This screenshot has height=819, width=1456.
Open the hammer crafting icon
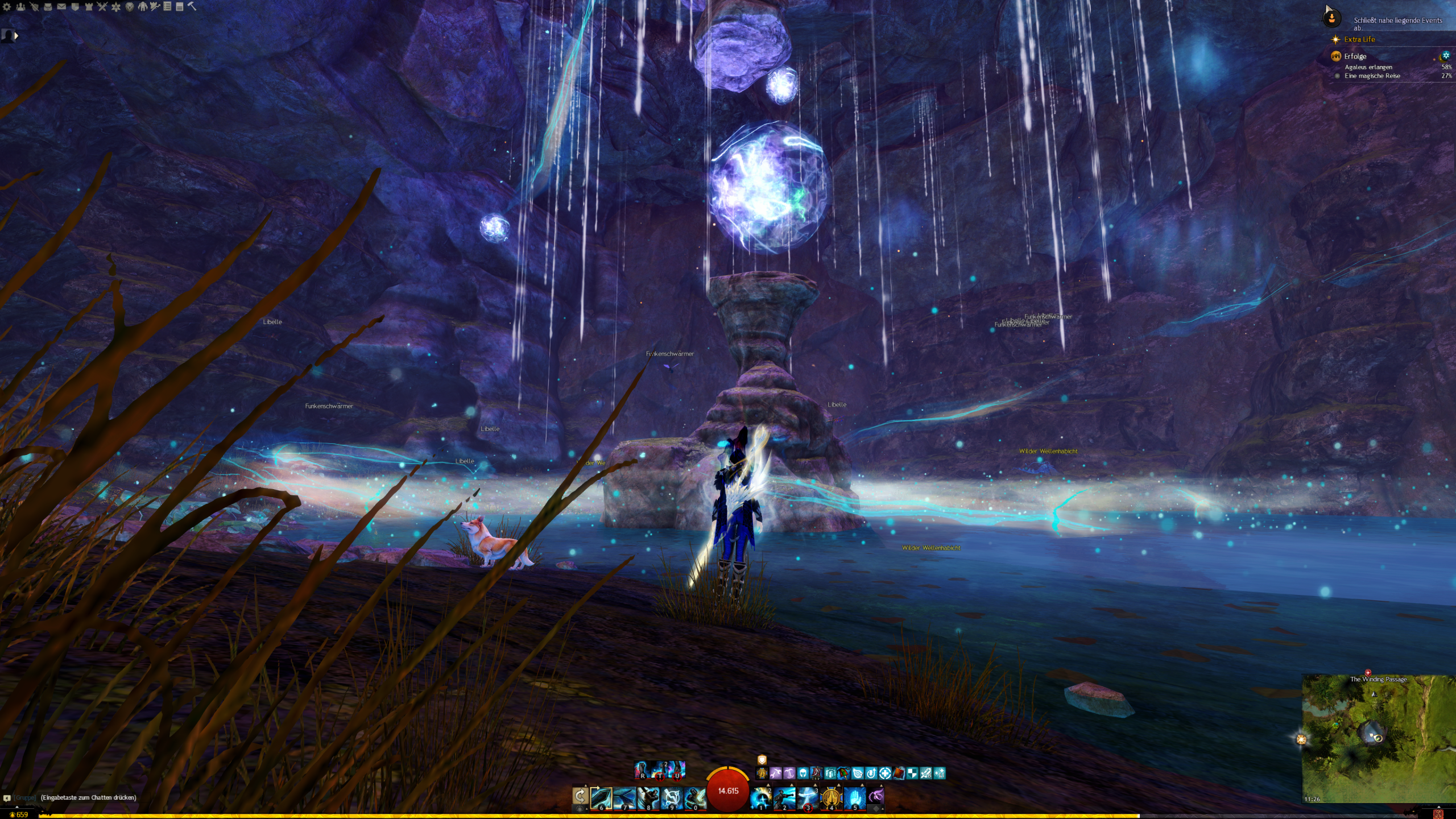pyautogui.click(x=192, y=6)
